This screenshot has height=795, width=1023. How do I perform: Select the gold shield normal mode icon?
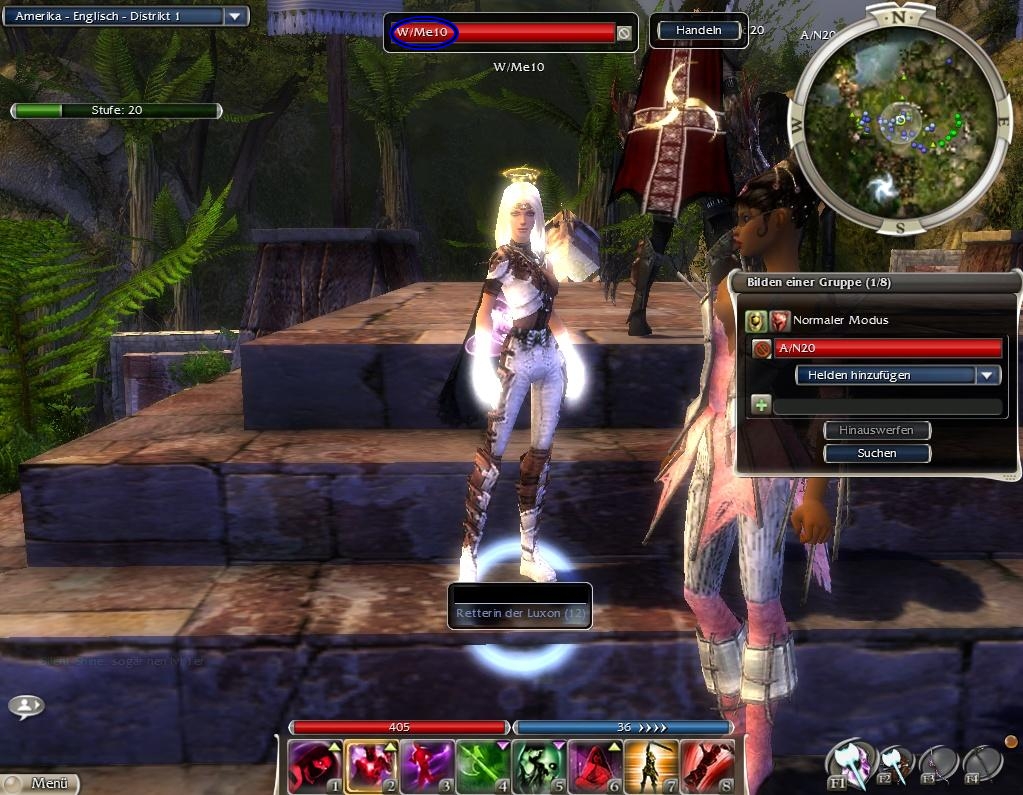pyautogui.click(x=757, y=321)
